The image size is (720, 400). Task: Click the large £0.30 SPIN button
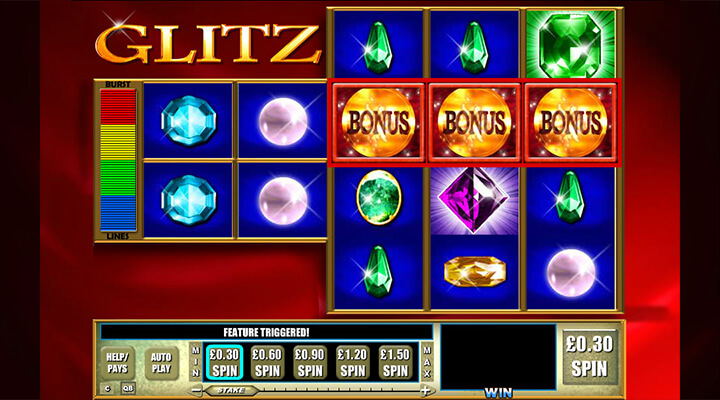pos(587,359)
